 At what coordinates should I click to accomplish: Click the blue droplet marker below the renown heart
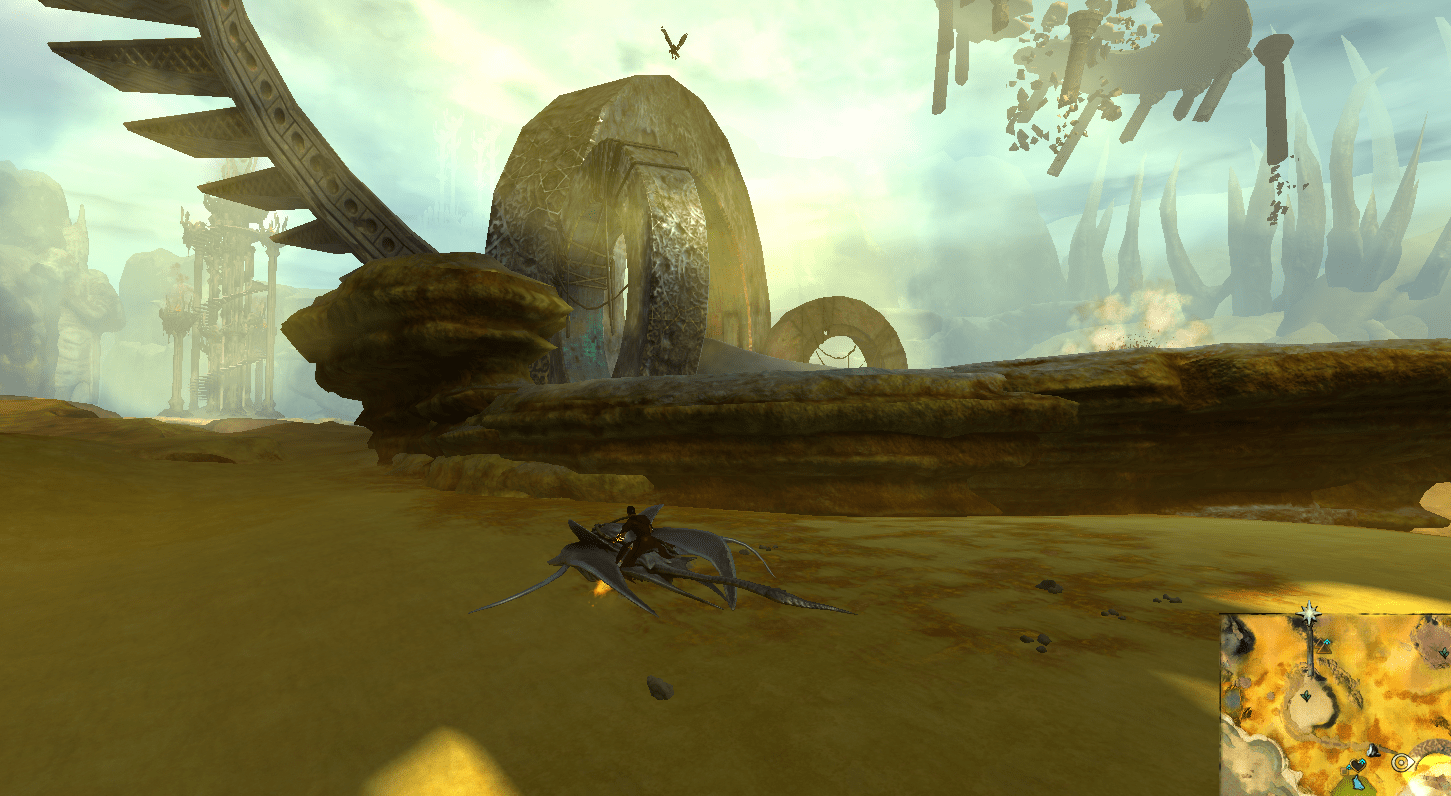(1357, 783)
